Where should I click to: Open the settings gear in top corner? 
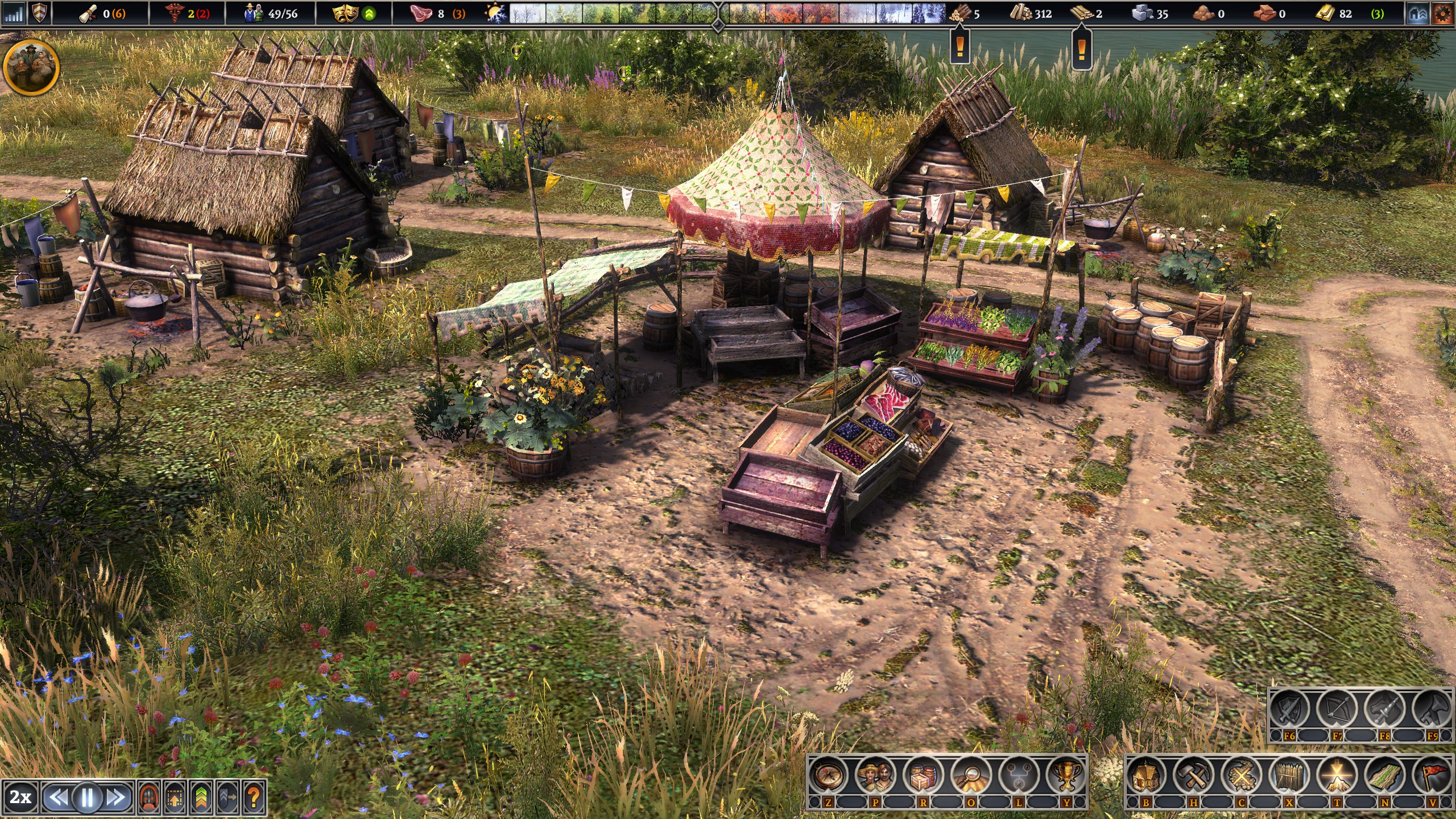coord(1443,14)
